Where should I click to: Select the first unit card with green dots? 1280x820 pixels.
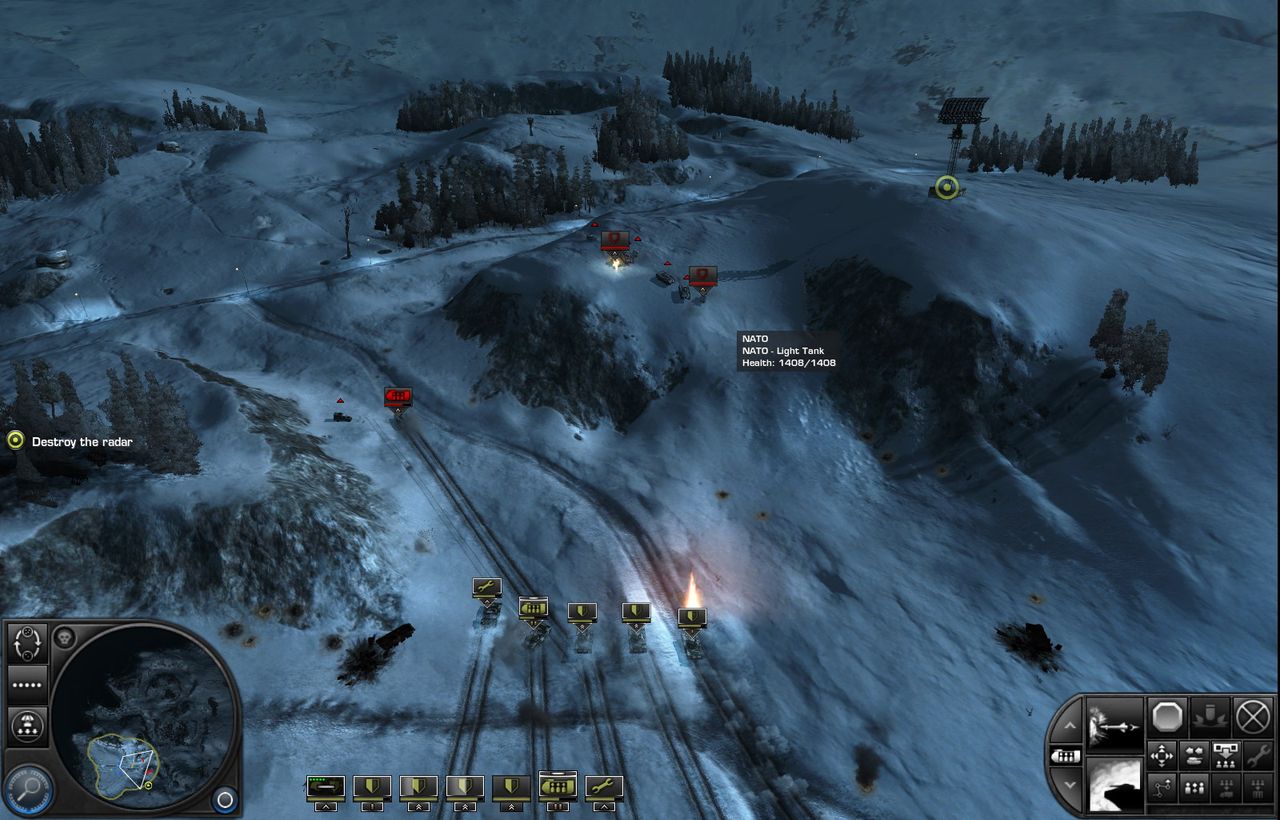pyautogui.click(x=326, y=789)
